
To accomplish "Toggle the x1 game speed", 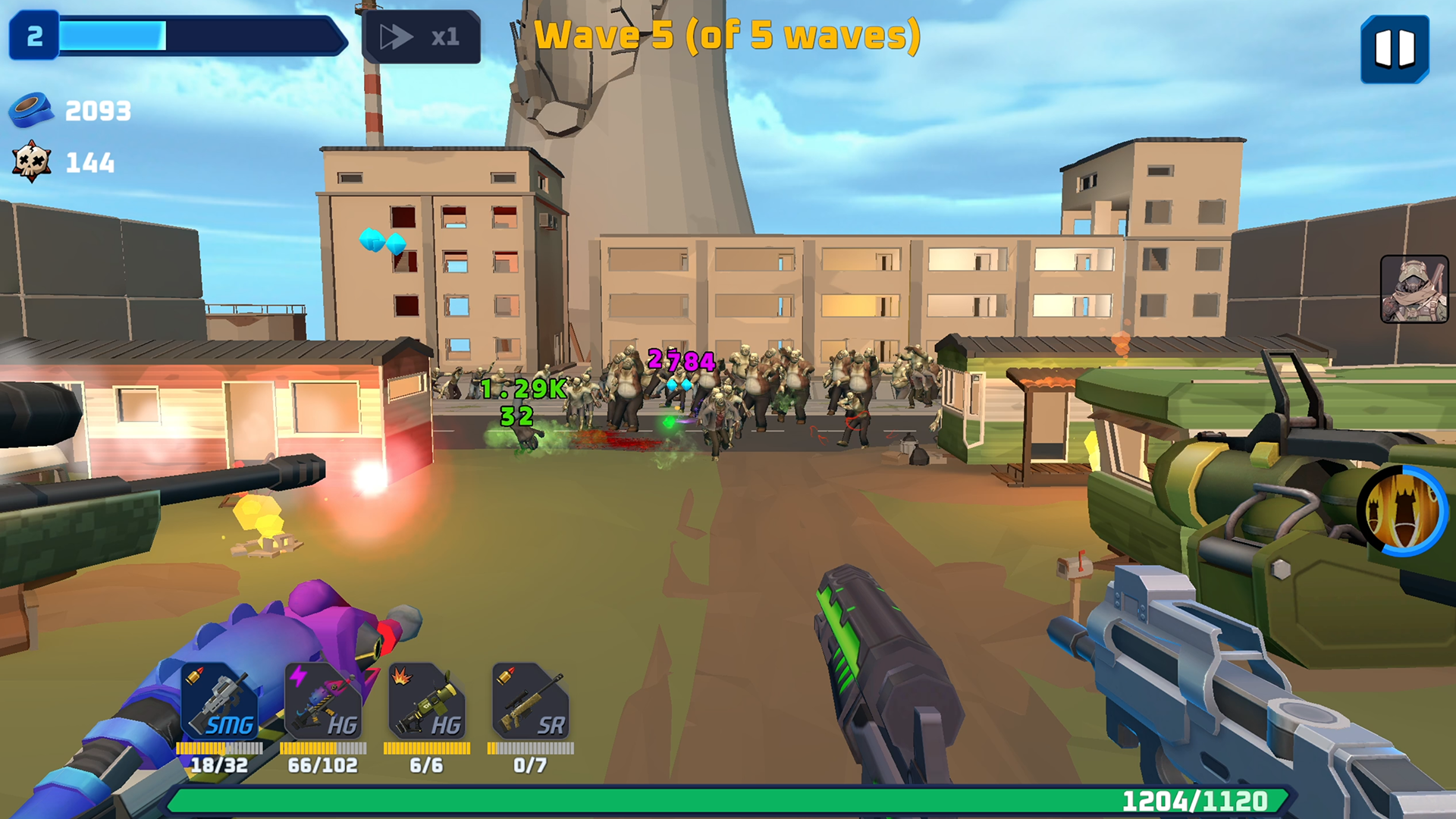I will pos(422,36).
